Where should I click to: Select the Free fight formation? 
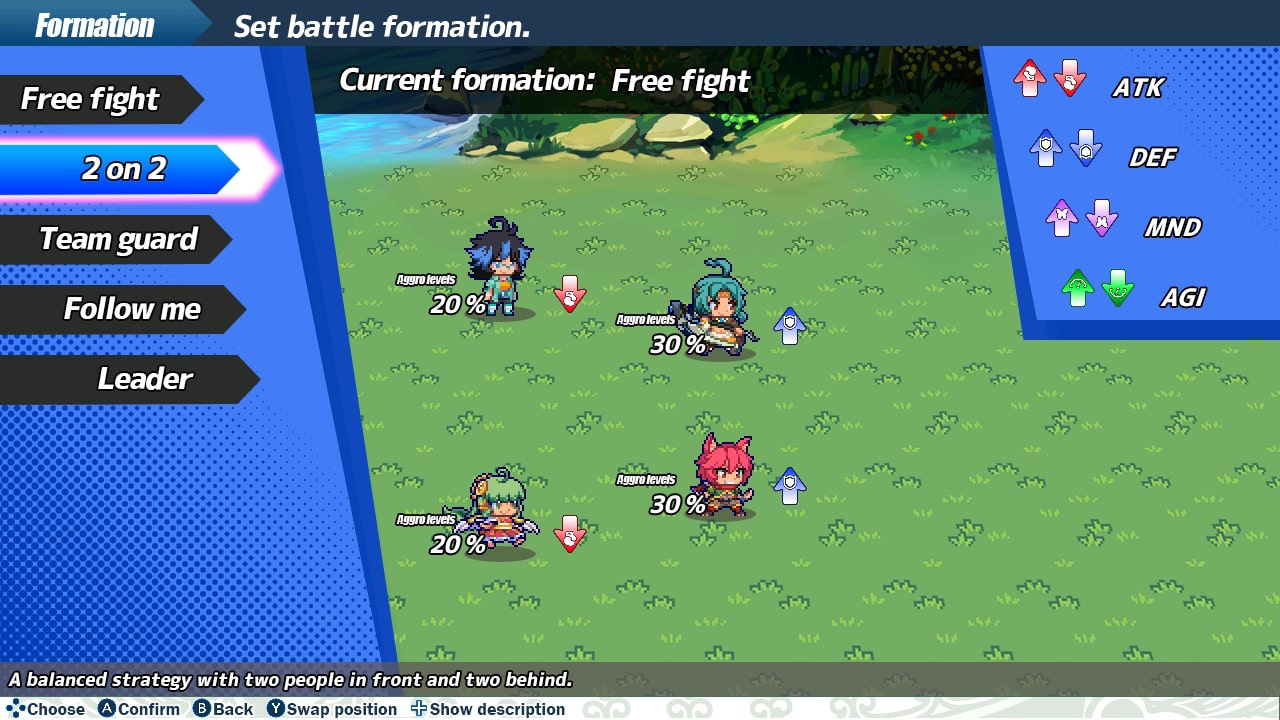pyautogui.click(x=88, y=99)
